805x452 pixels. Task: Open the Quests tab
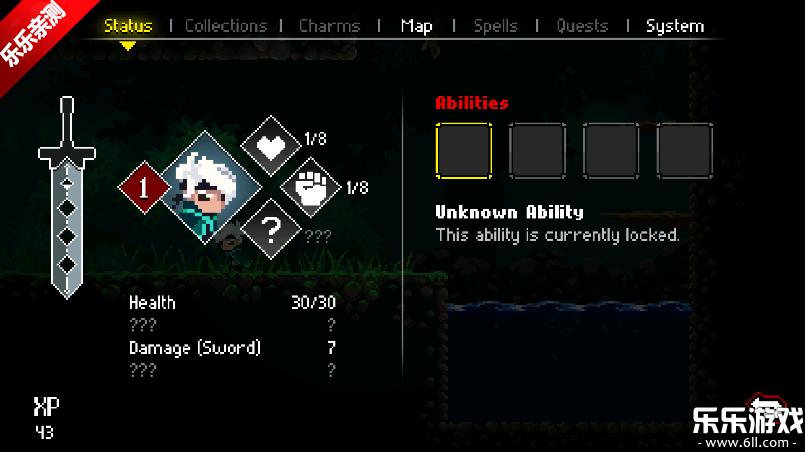pyautogui.click(x=582, y=26)
